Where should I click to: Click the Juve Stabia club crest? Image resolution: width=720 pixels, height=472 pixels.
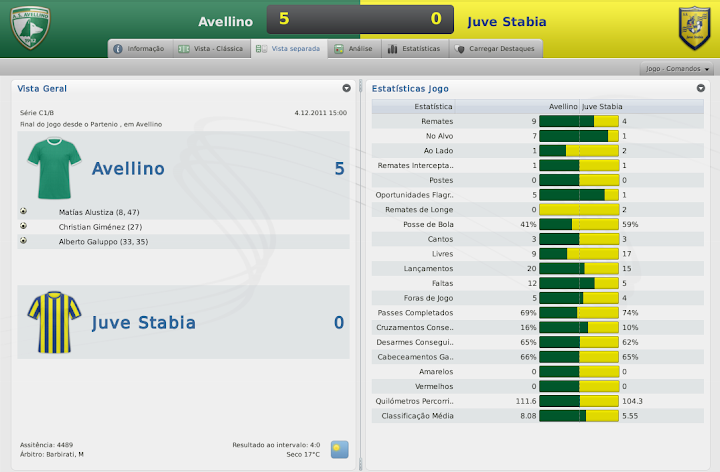point(693,28)
